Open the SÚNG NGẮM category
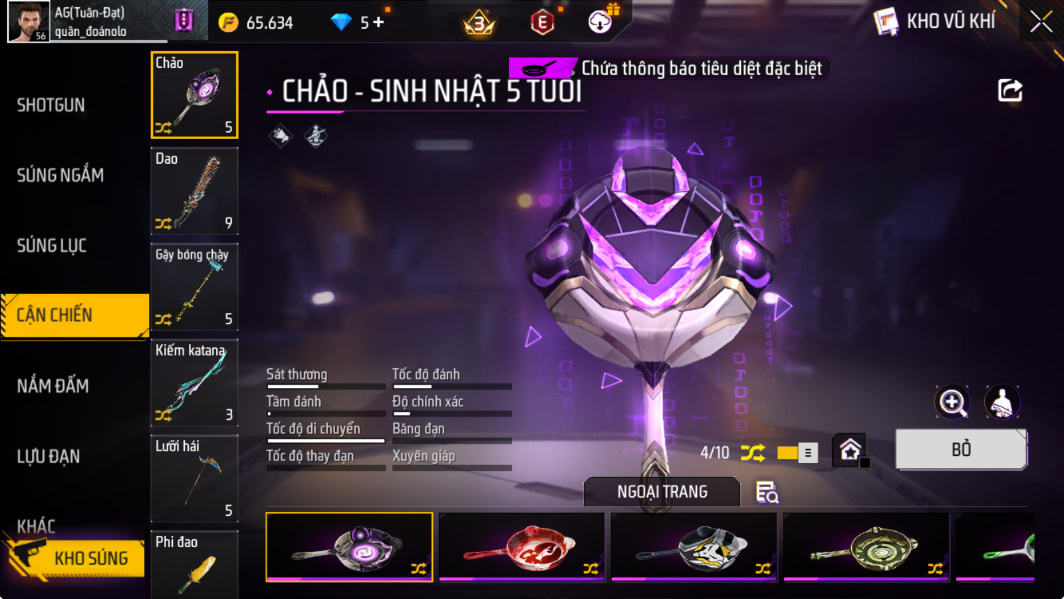 (60, 175)
